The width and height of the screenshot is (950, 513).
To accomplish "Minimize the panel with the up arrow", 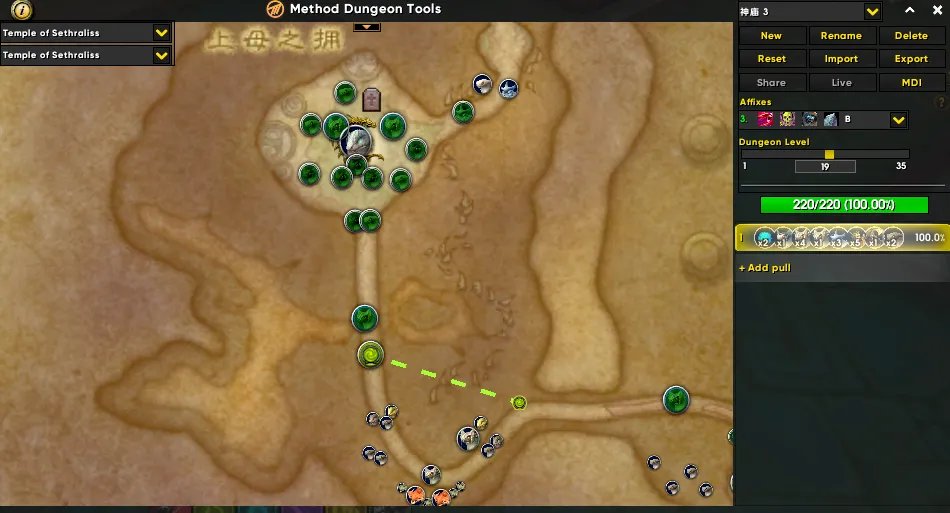I will click(910, 10).
